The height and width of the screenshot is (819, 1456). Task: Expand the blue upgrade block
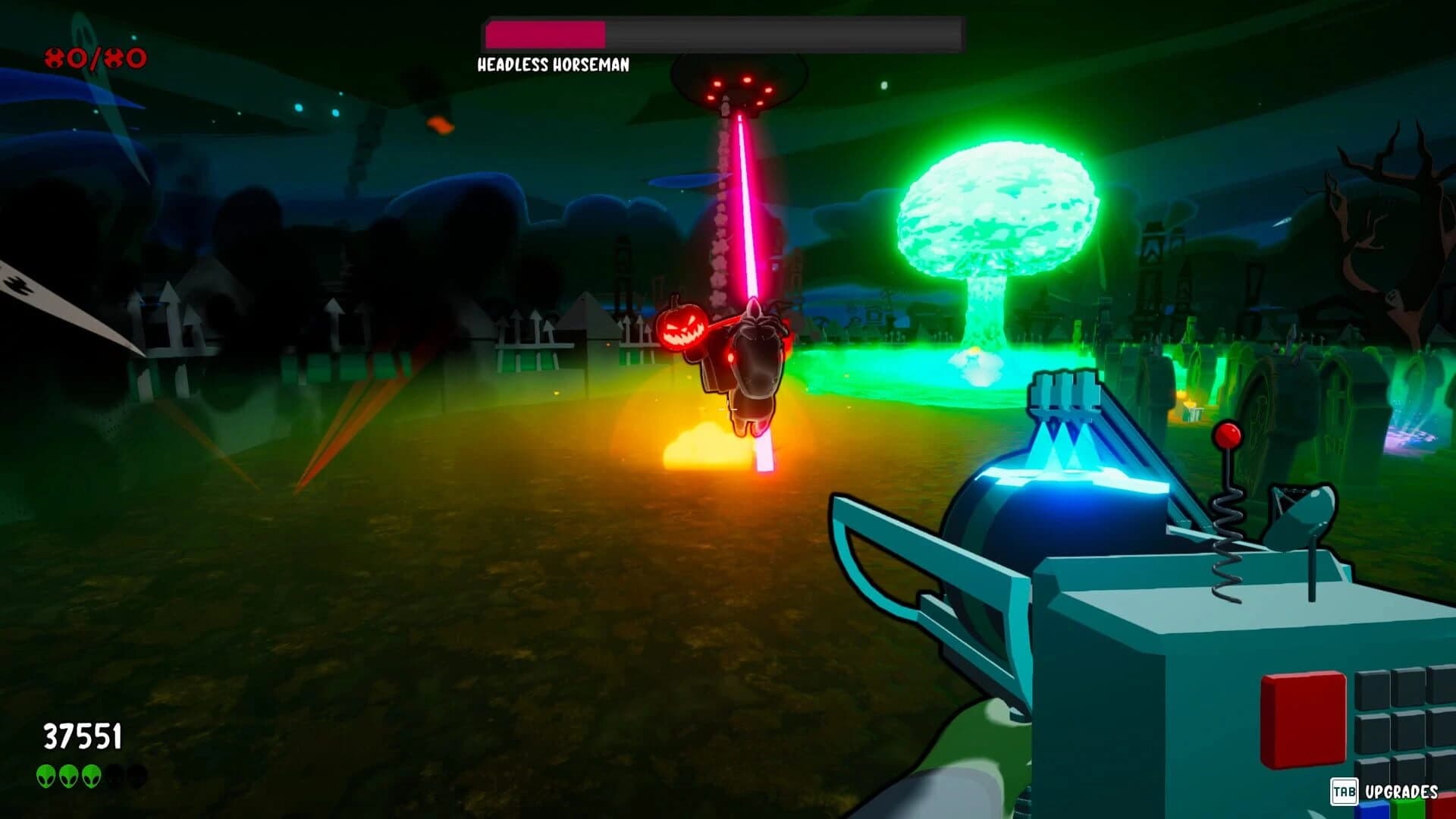(x=1375, y=810)
